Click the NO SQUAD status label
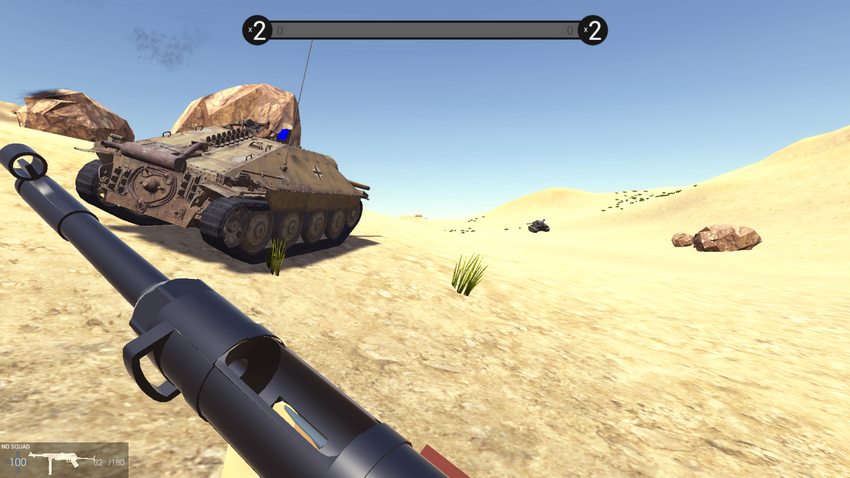The image size is (850, 478). click(17, 447)
